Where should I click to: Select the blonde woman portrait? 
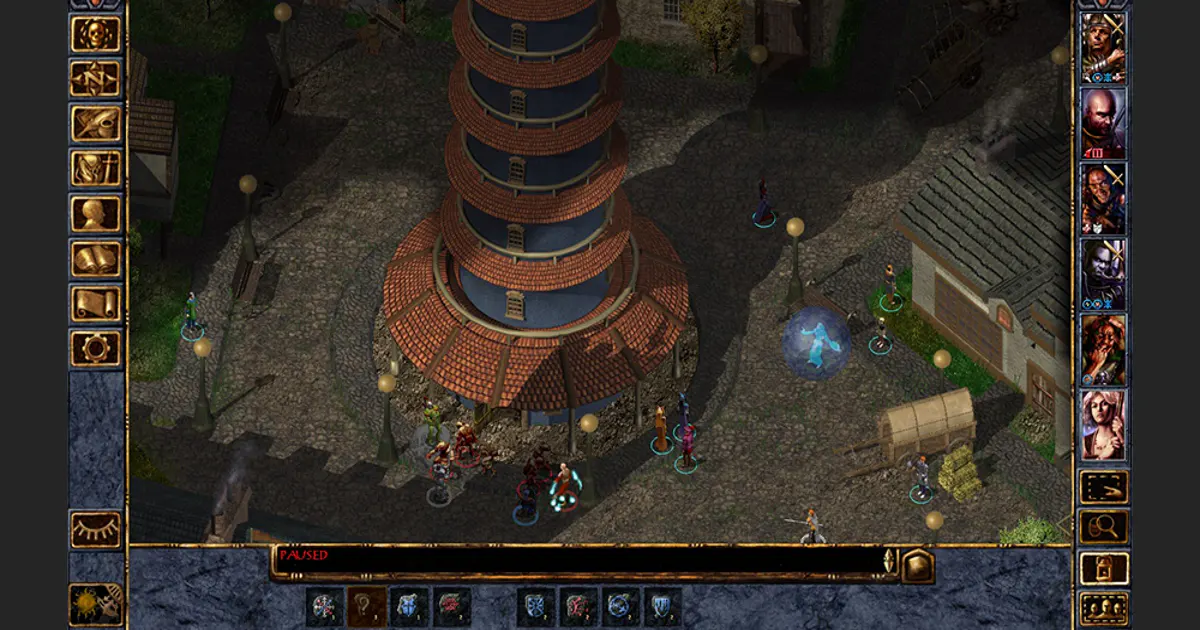(x=1103, y=425)
